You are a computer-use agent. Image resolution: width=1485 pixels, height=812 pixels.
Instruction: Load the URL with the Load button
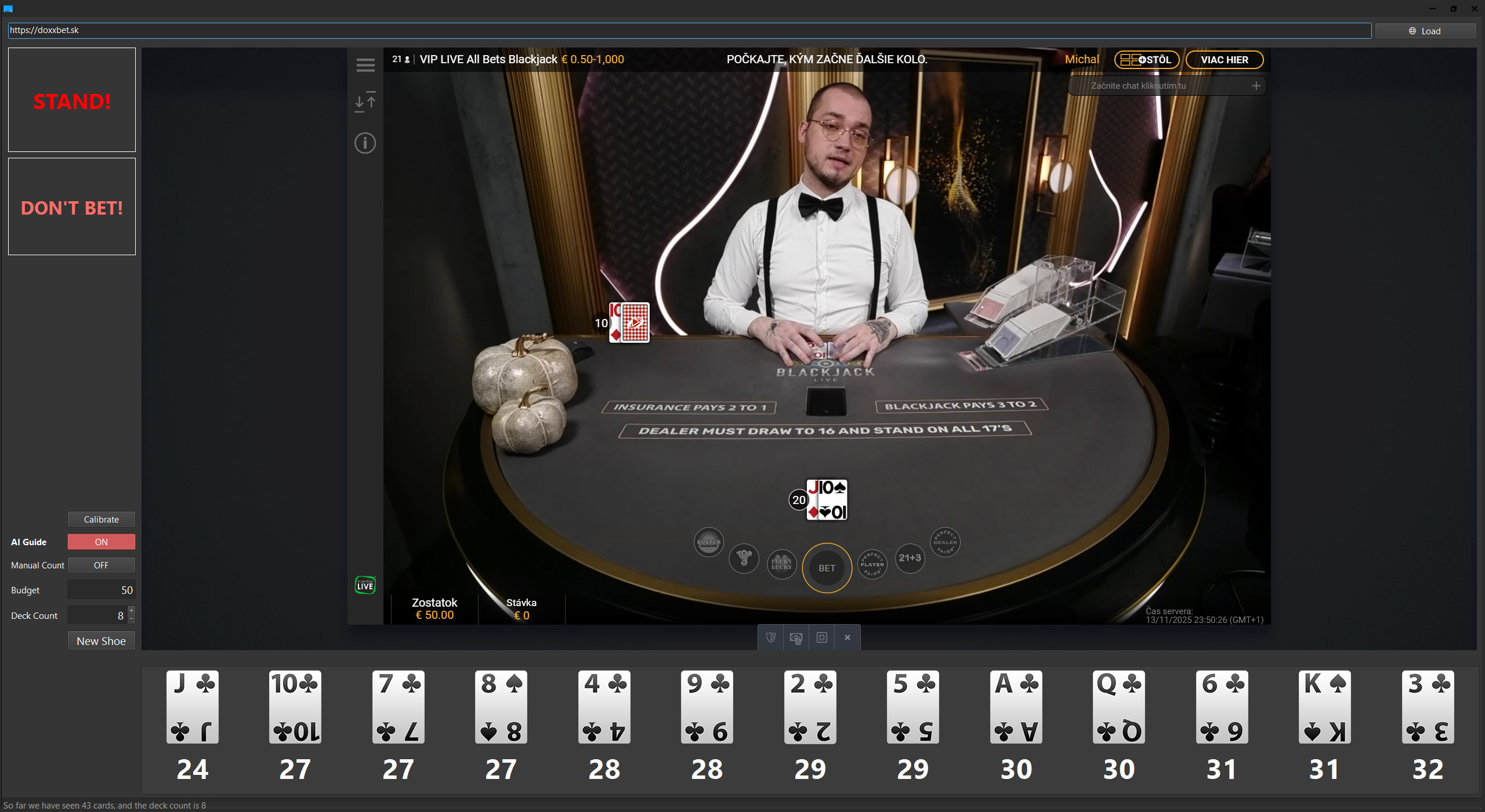click(x=1425, y=31)
